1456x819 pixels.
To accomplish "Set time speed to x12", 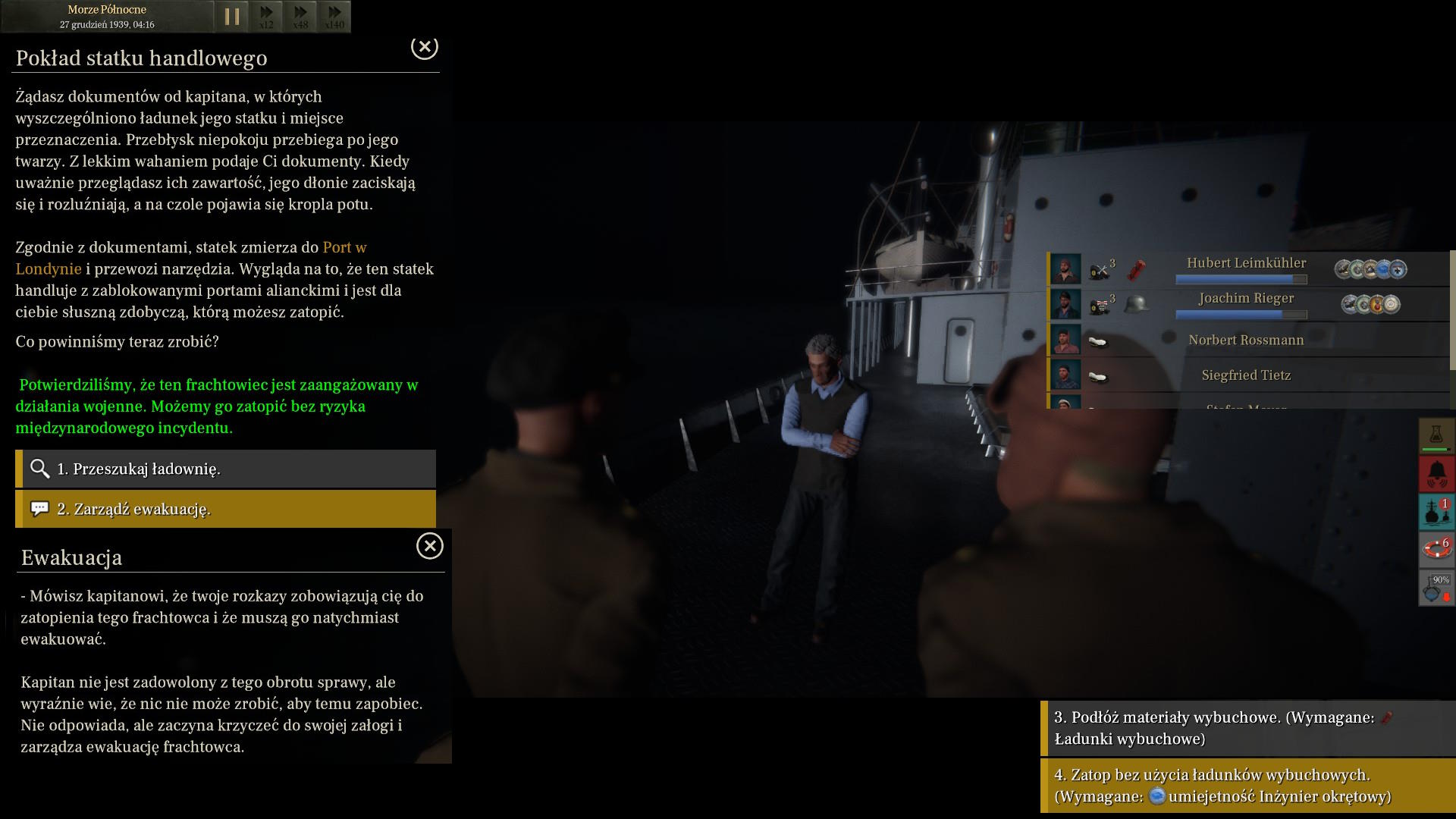I will 266,17.
